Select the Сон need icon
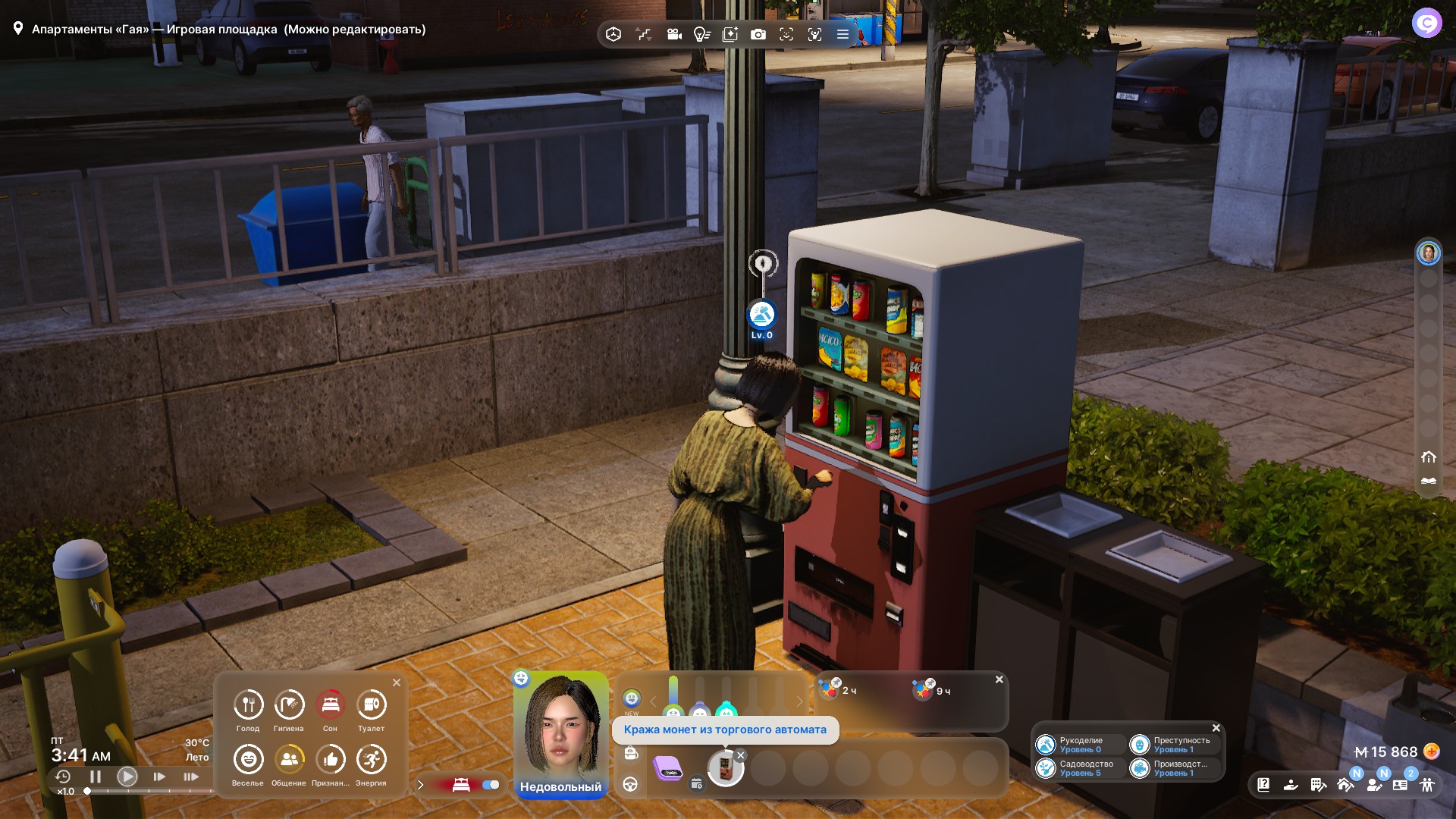1456x819 pixels. (x=330, y=705)
